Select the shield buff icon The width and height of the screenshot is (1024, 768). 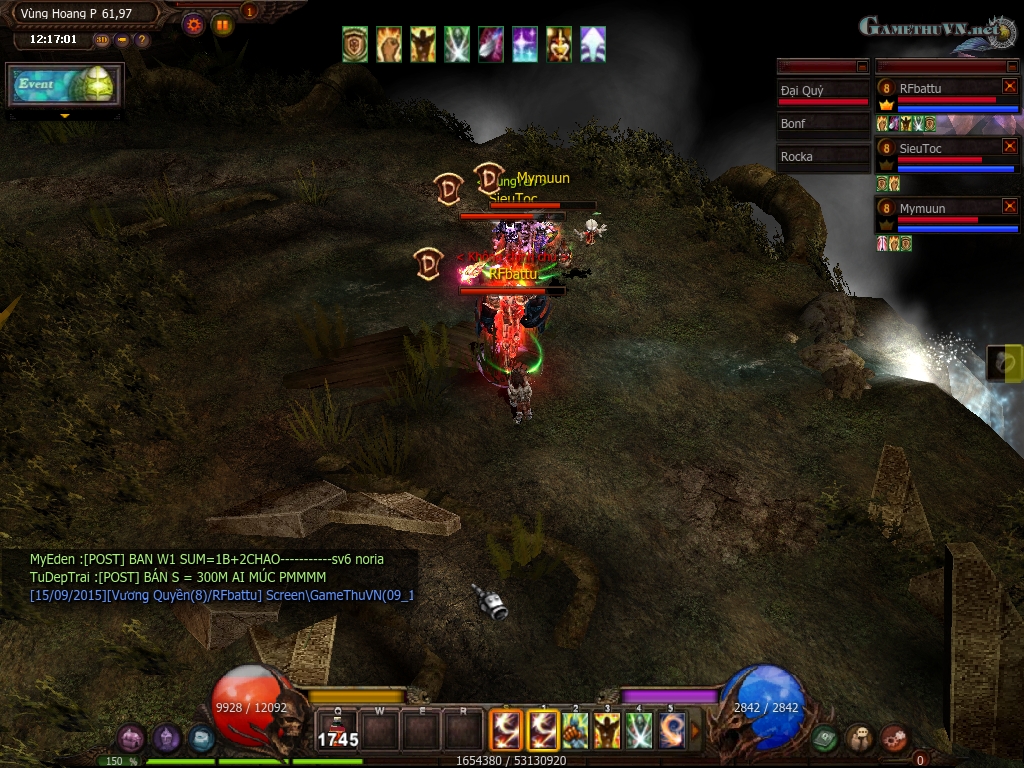tap(355, 45)
